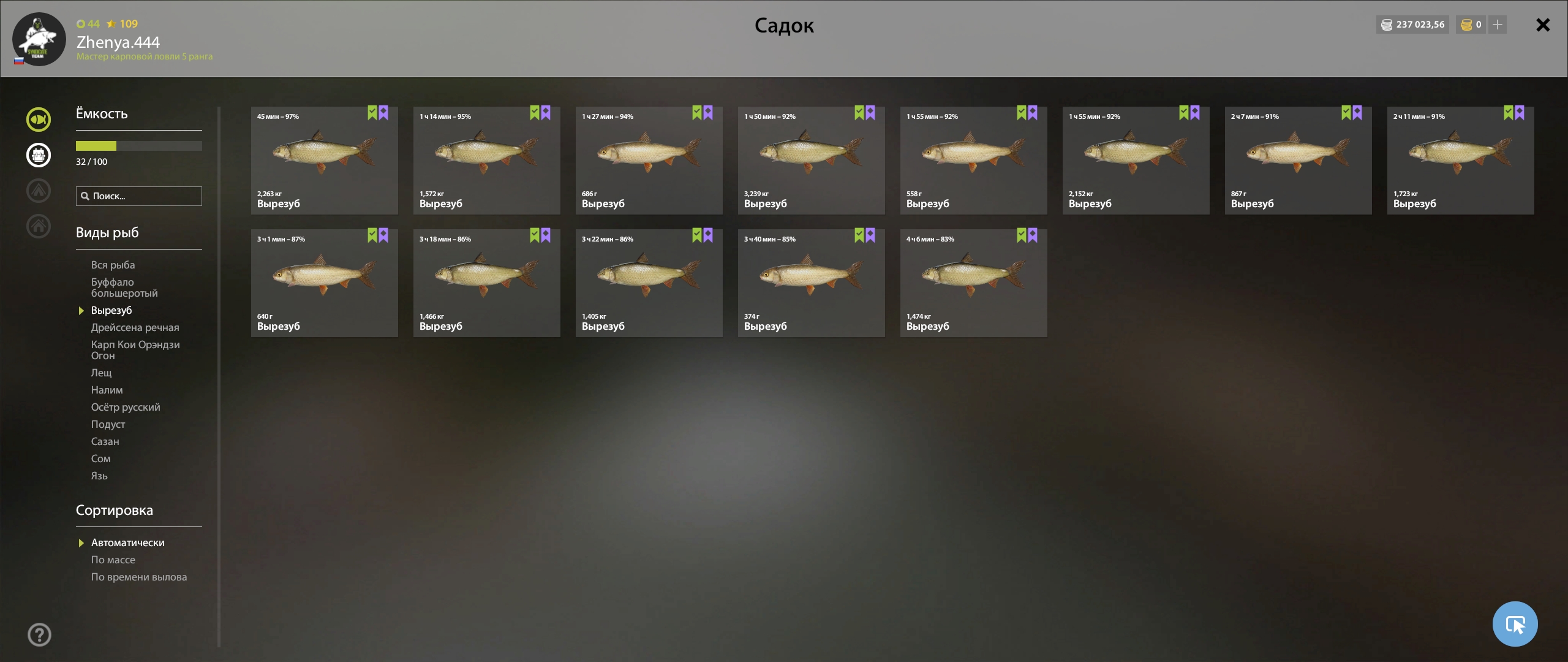Open the Zhenya.444 player avatar
This screenshot has height=662, width=1568.
click(39, 39)
